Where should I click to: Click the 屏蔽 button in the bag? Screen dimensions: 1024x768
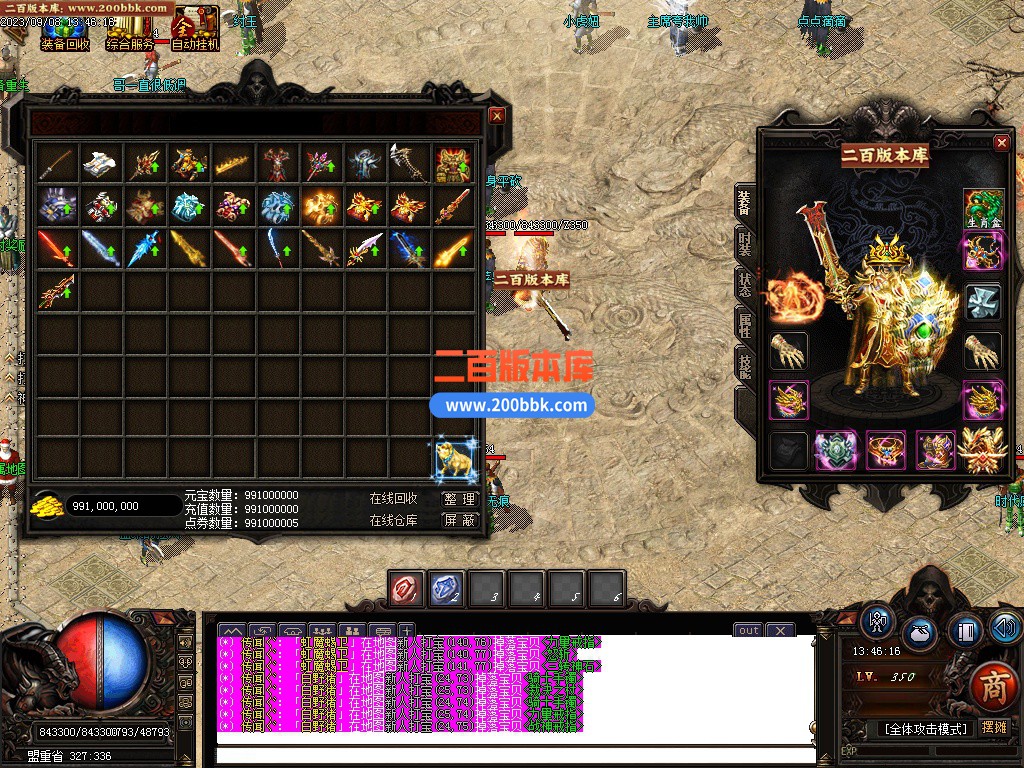[459, 520]
